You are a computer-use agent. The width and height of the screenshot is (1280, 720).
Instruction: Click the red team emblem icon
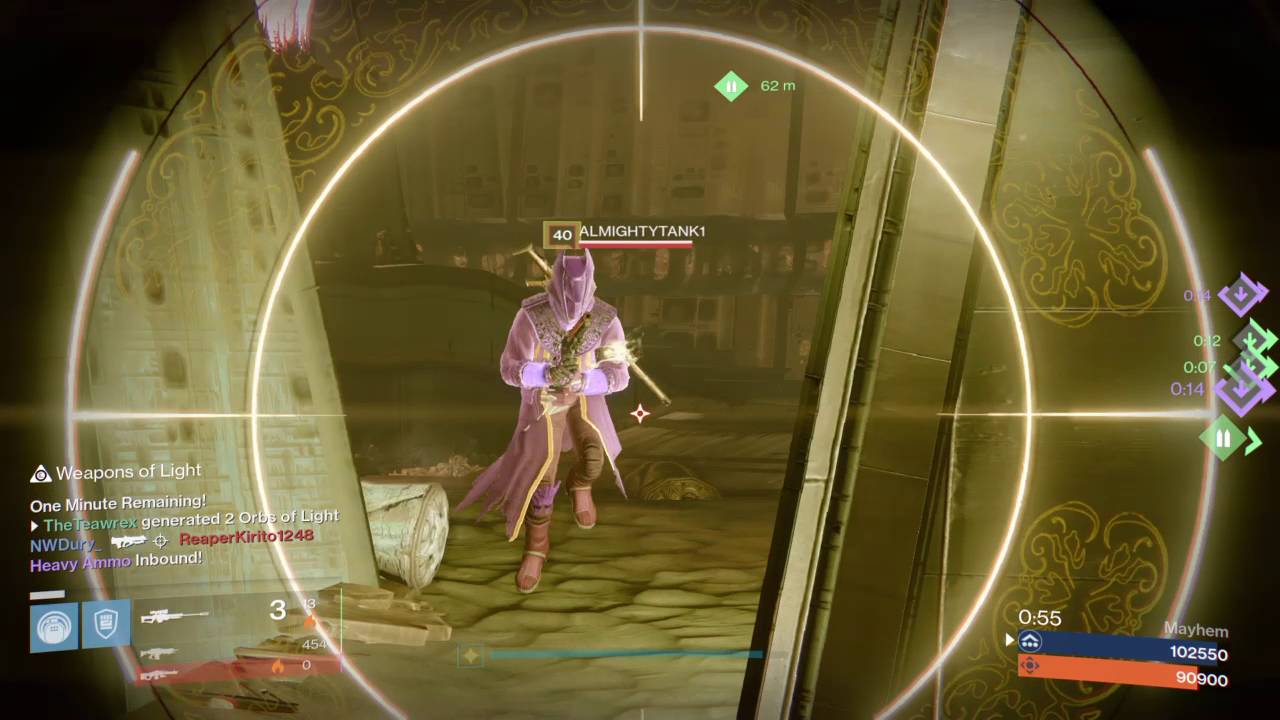(1030, 665)
